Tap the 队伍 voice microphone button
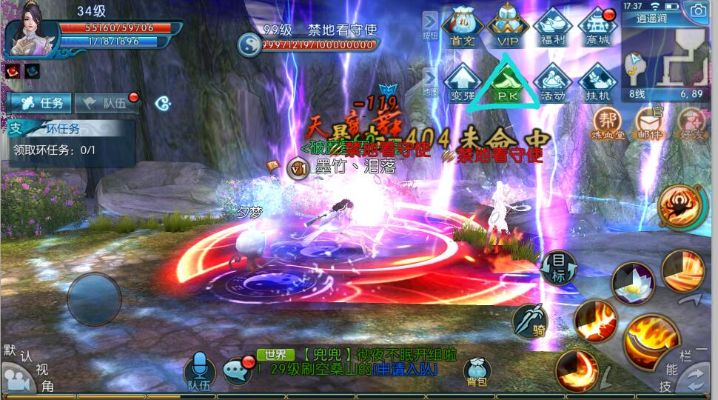 (x=199, y=369)
